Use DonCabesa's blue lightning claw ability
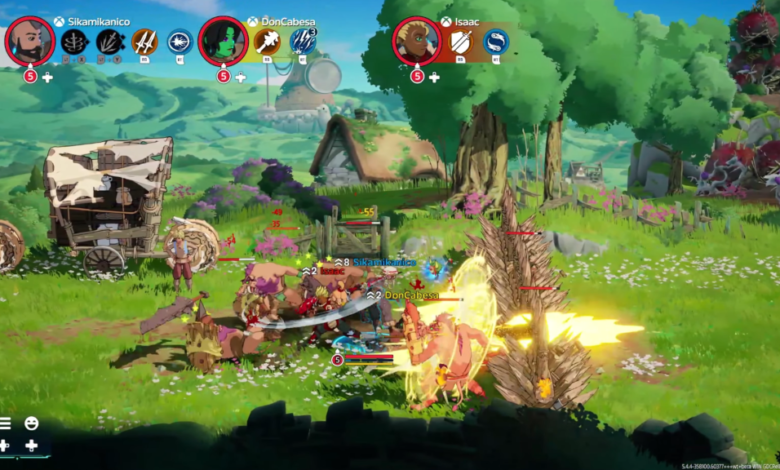The image size is (780, 470). (x=303, y=41)
